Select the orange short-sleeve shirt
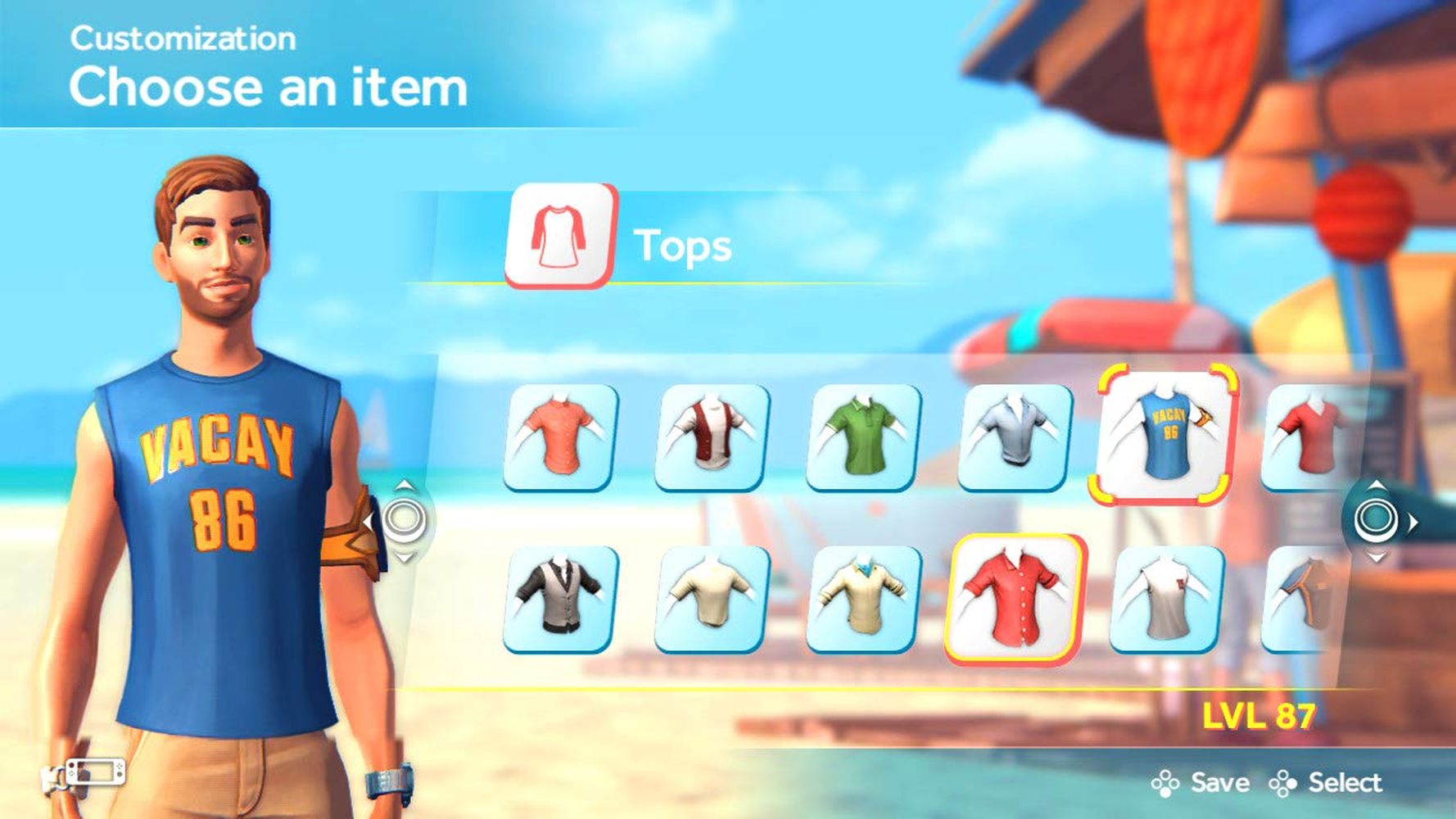Screen dimensions: 1456x819 (561, 437)
